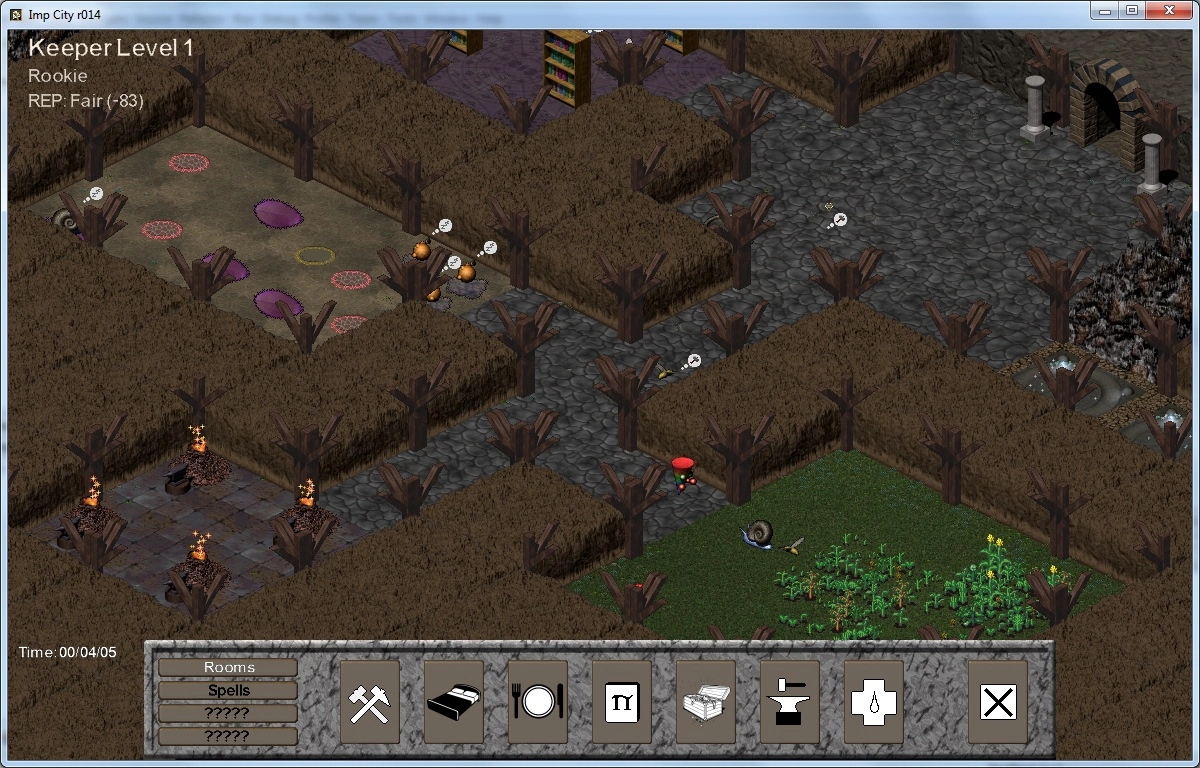Screen dimensions: 1200x768
Task: Choose the treasure chest treasury room
Action: (x=705, y=701)
